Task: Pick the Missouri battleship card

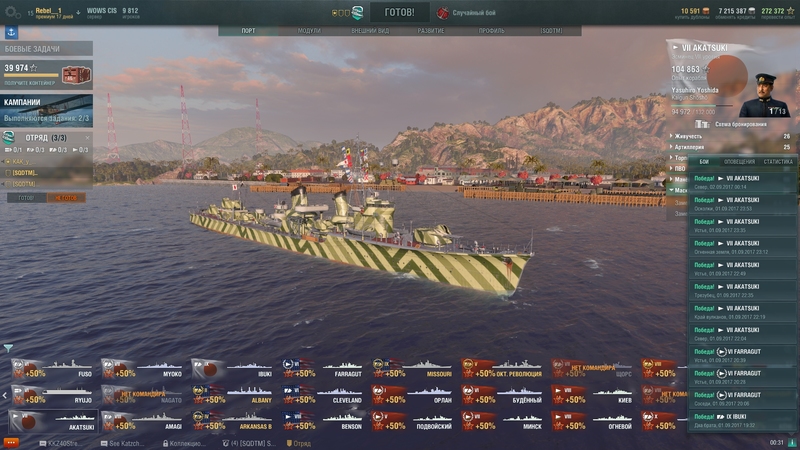Action: click(x=412, y=368)
